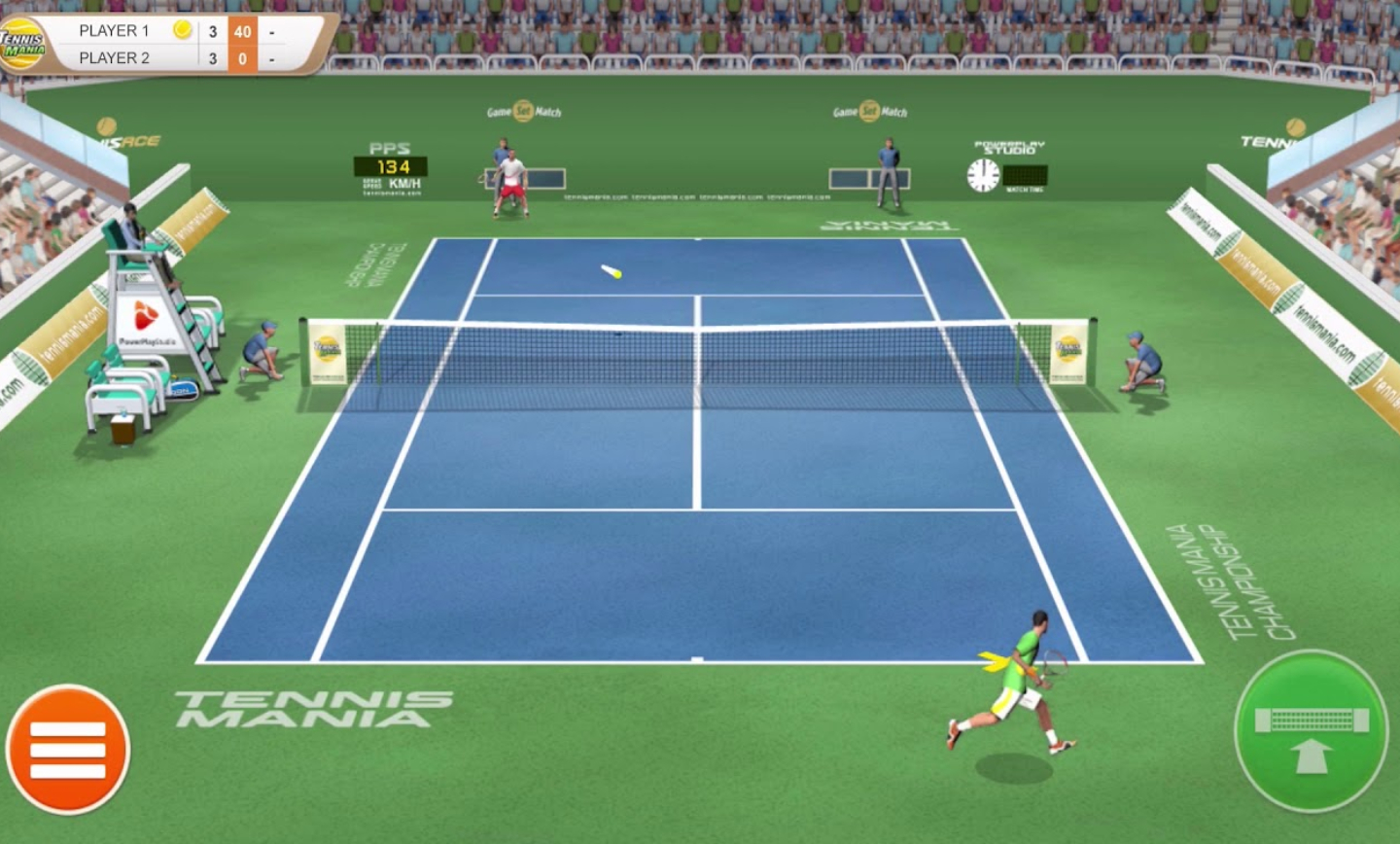
Task: Click PLAYER 2's orange score box showing 0
Action: 242,58
